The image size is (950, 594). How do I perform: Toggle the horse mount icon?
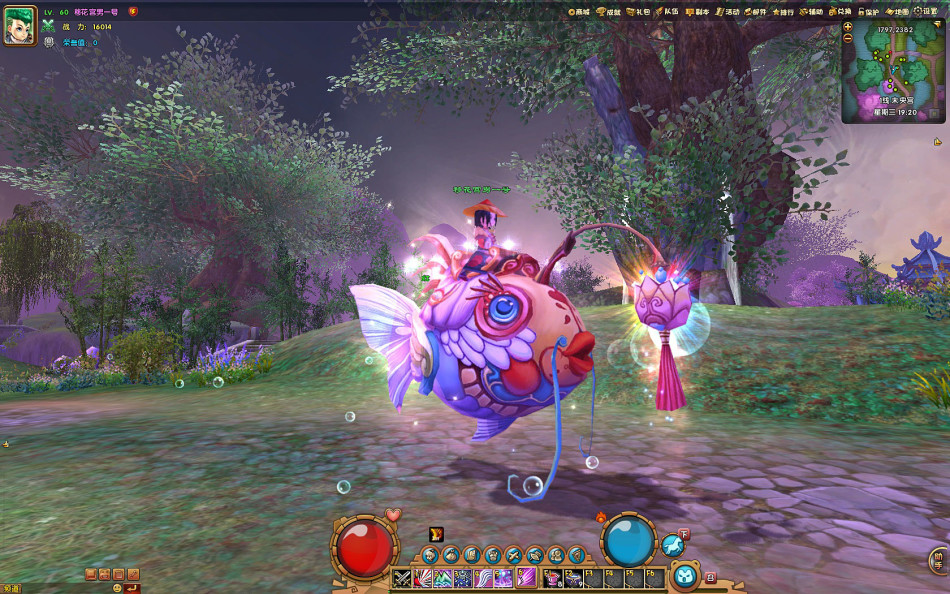[672, 545]
